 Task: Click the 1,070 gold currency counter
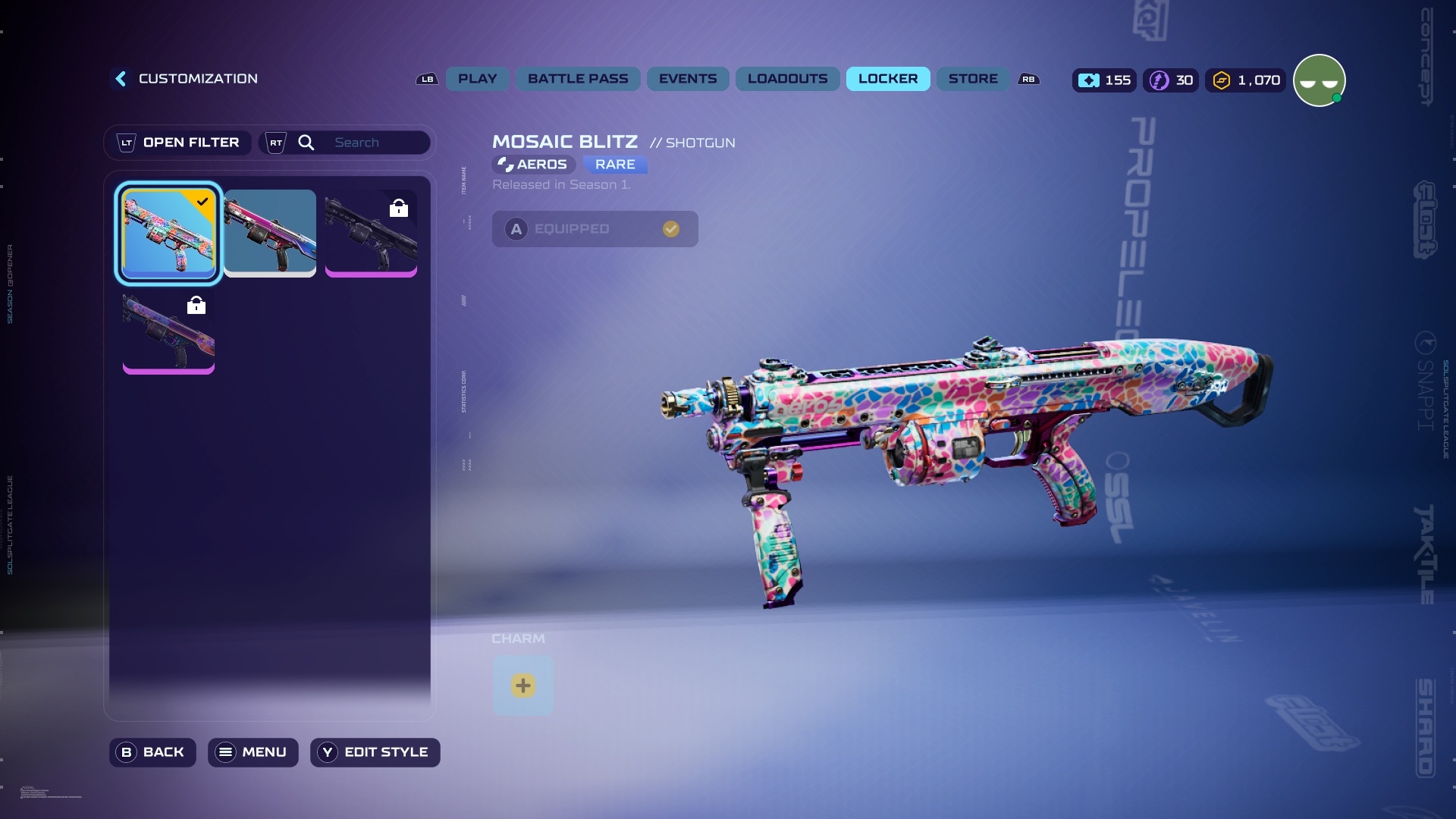(x=1246, y=80)
